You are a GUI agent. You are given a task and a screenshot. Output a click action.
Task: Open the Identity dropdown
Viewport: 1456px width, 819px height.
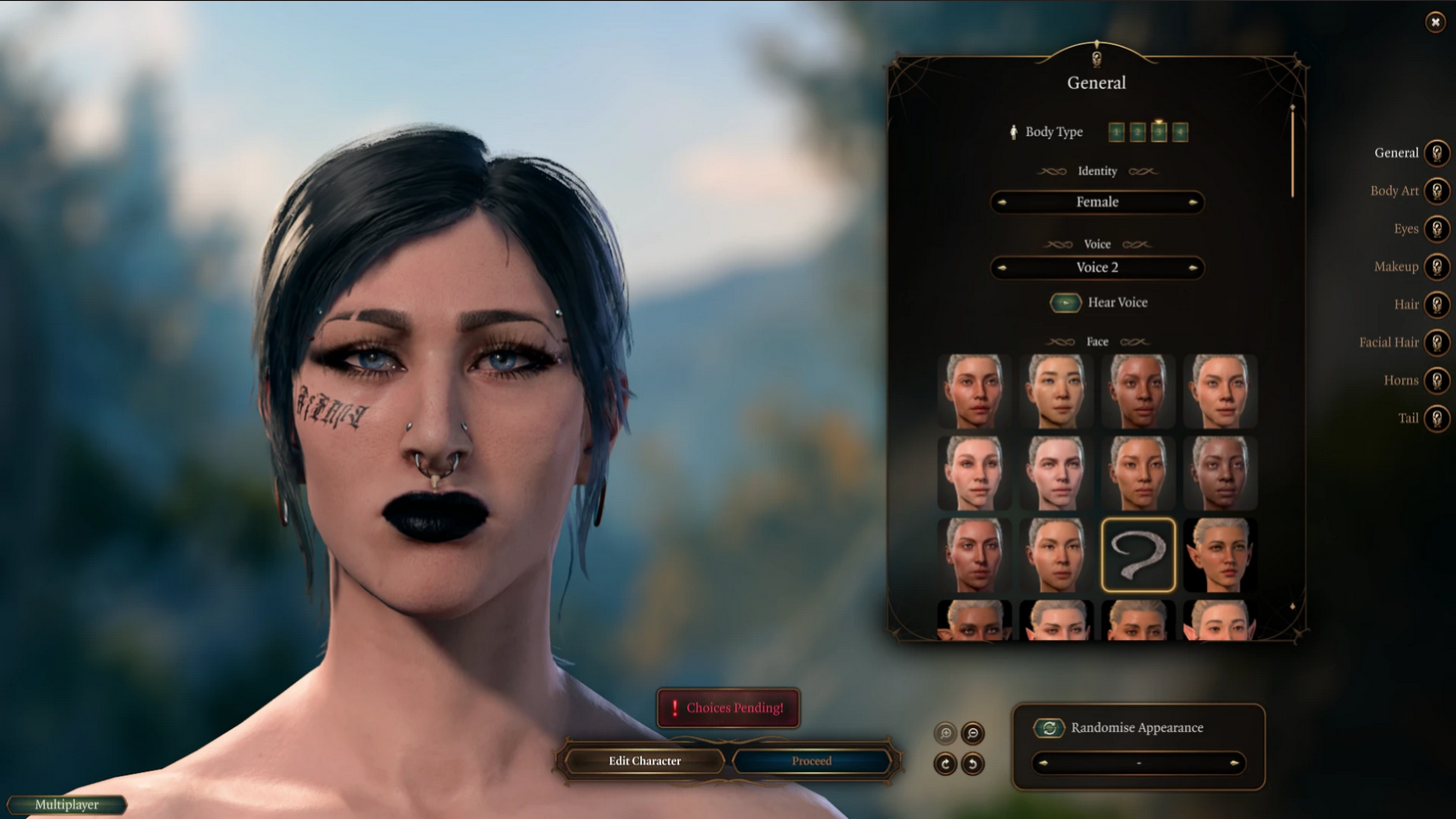pos(1096,202)
